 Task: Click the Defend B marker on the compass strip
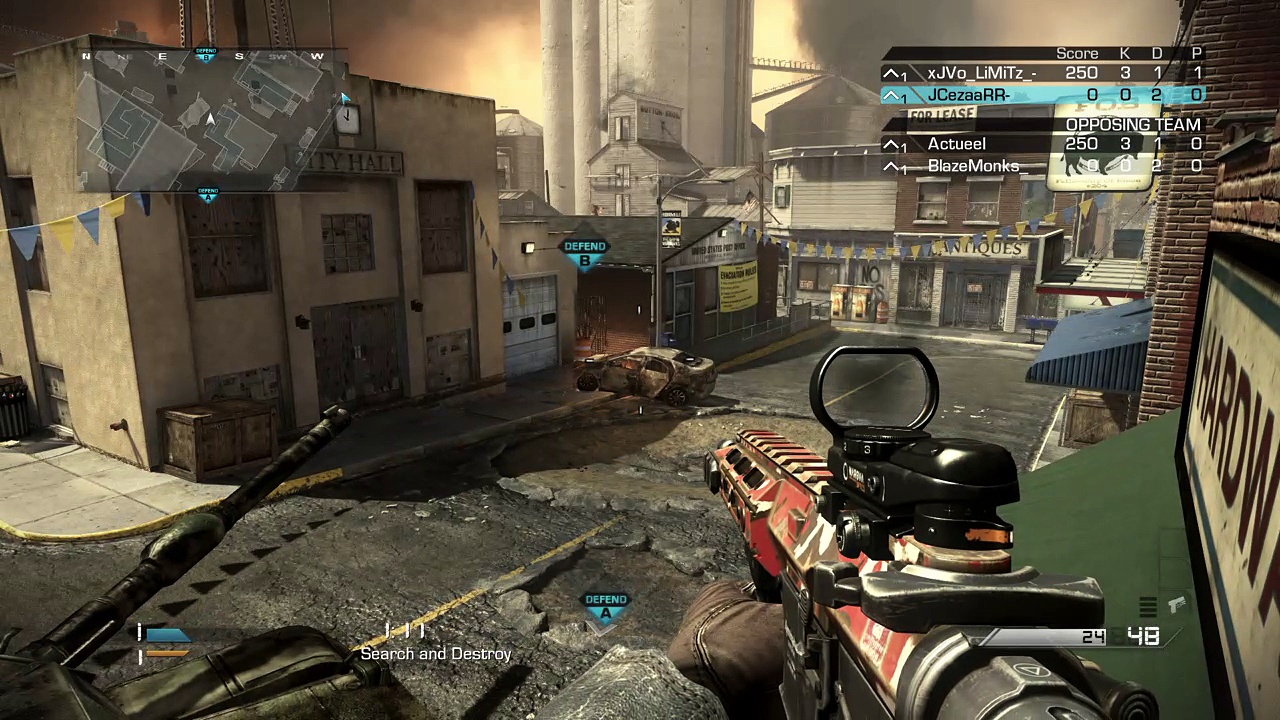(x=206, y=54)
